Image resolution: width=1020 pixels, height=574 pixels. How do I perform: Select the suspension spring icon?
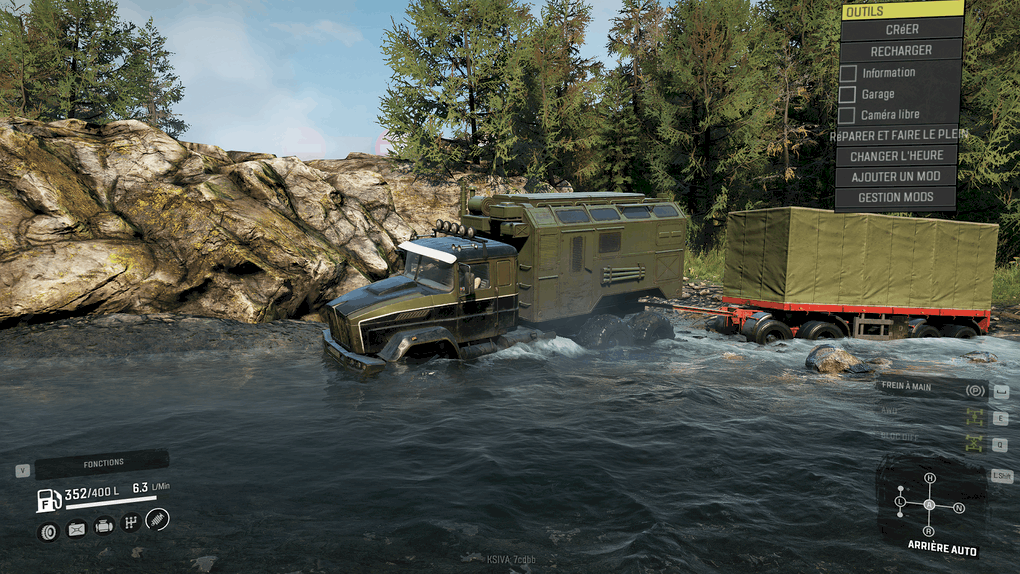tap(157, 519)
